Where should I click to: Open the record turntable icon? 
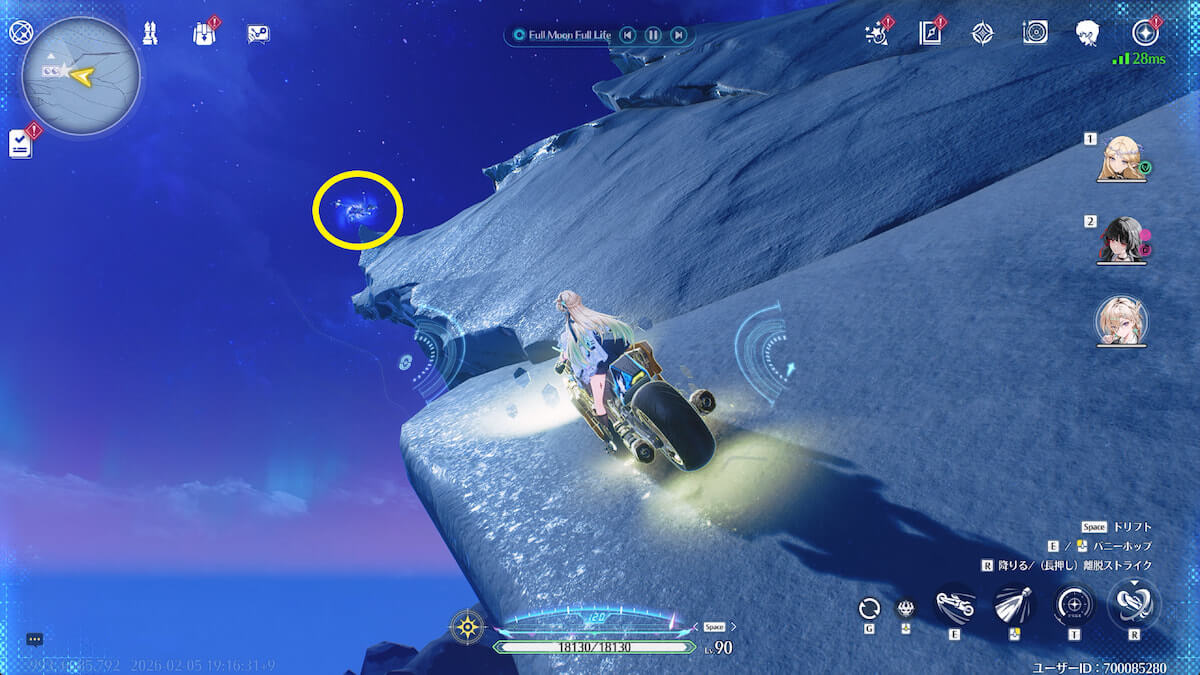tap(1035, 33)
